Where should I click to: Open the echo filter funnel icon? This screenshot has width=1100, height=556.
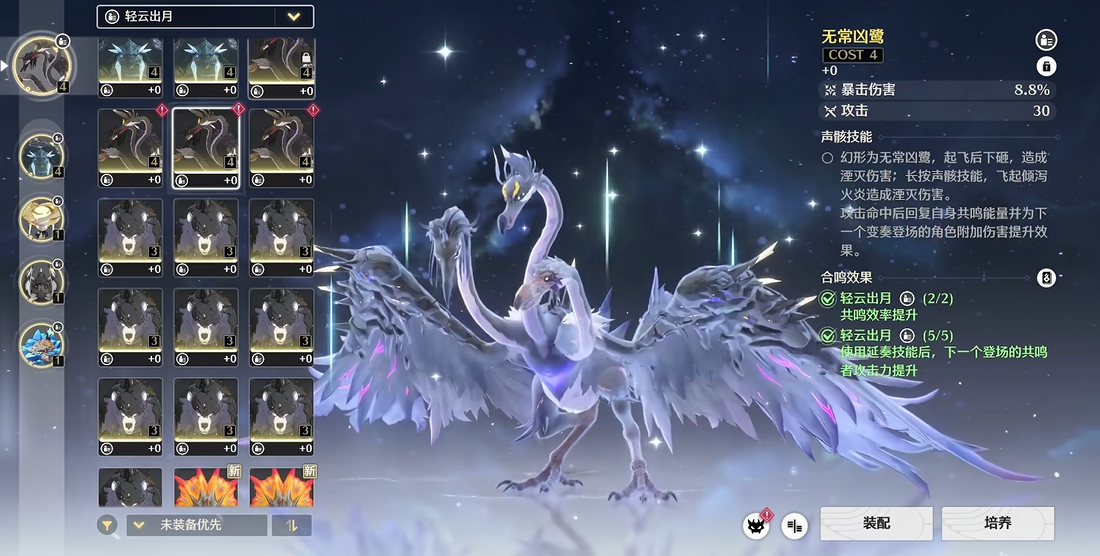(x=107, y=525)
